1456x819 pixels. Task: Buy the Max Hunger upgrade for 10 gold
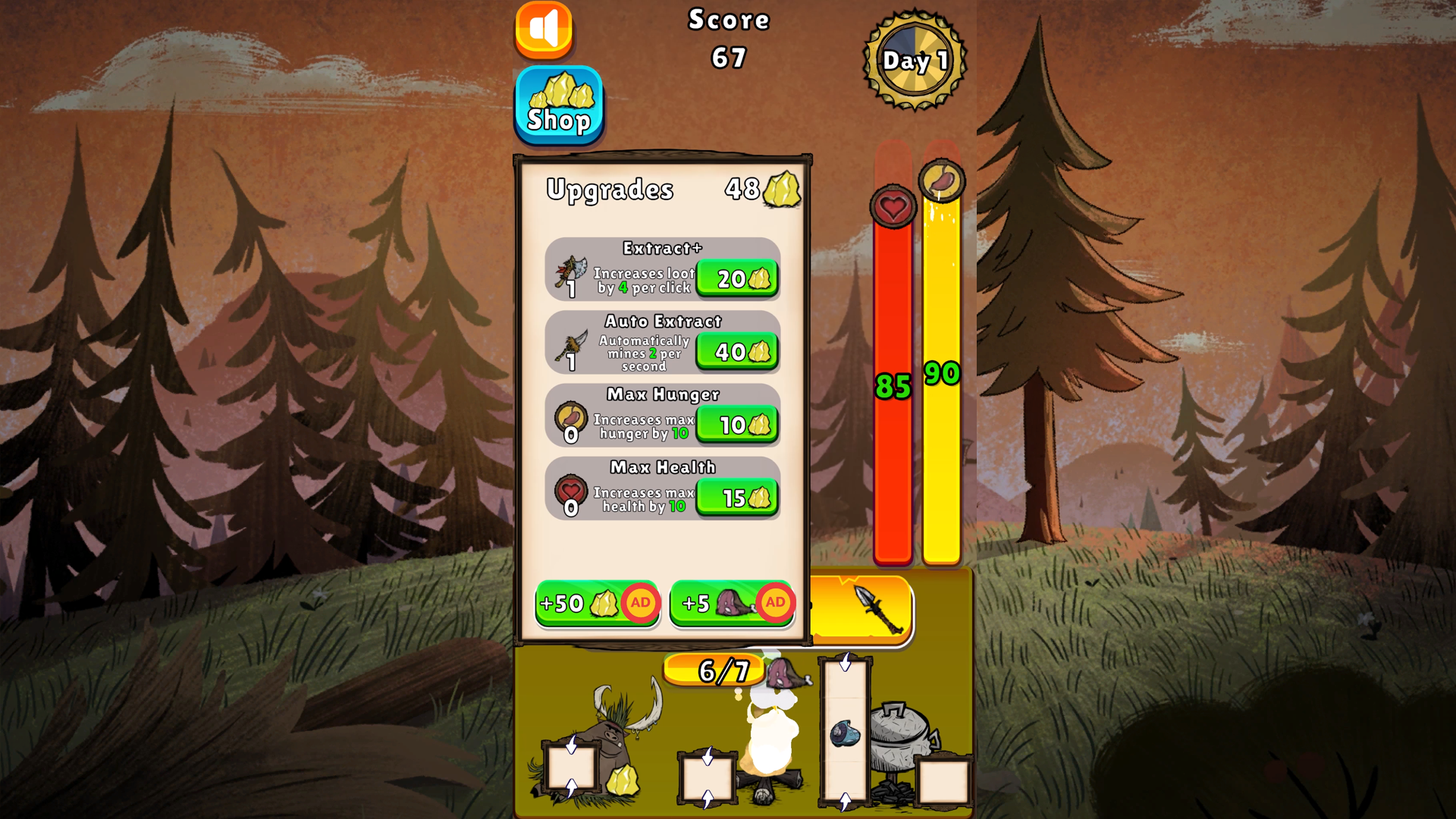coord(736,425)
